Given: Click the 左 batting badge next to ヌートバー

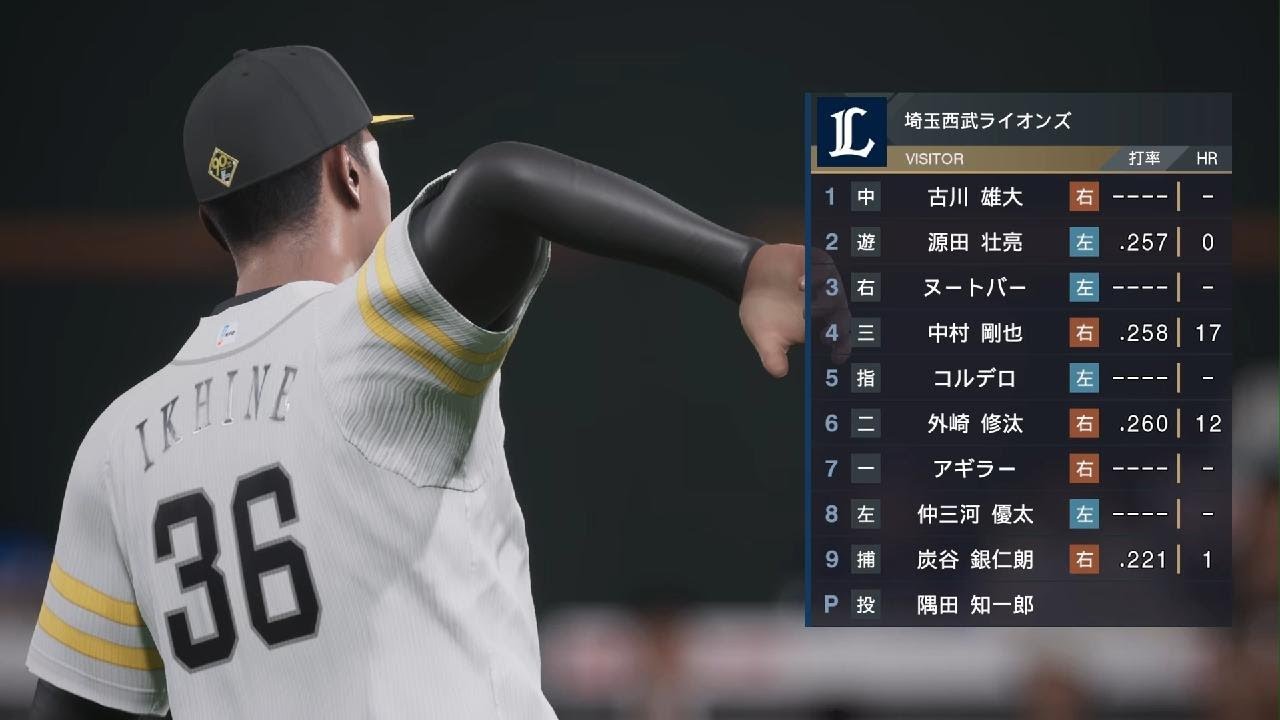Looking at the screenshot, I should coord(1087,288).
